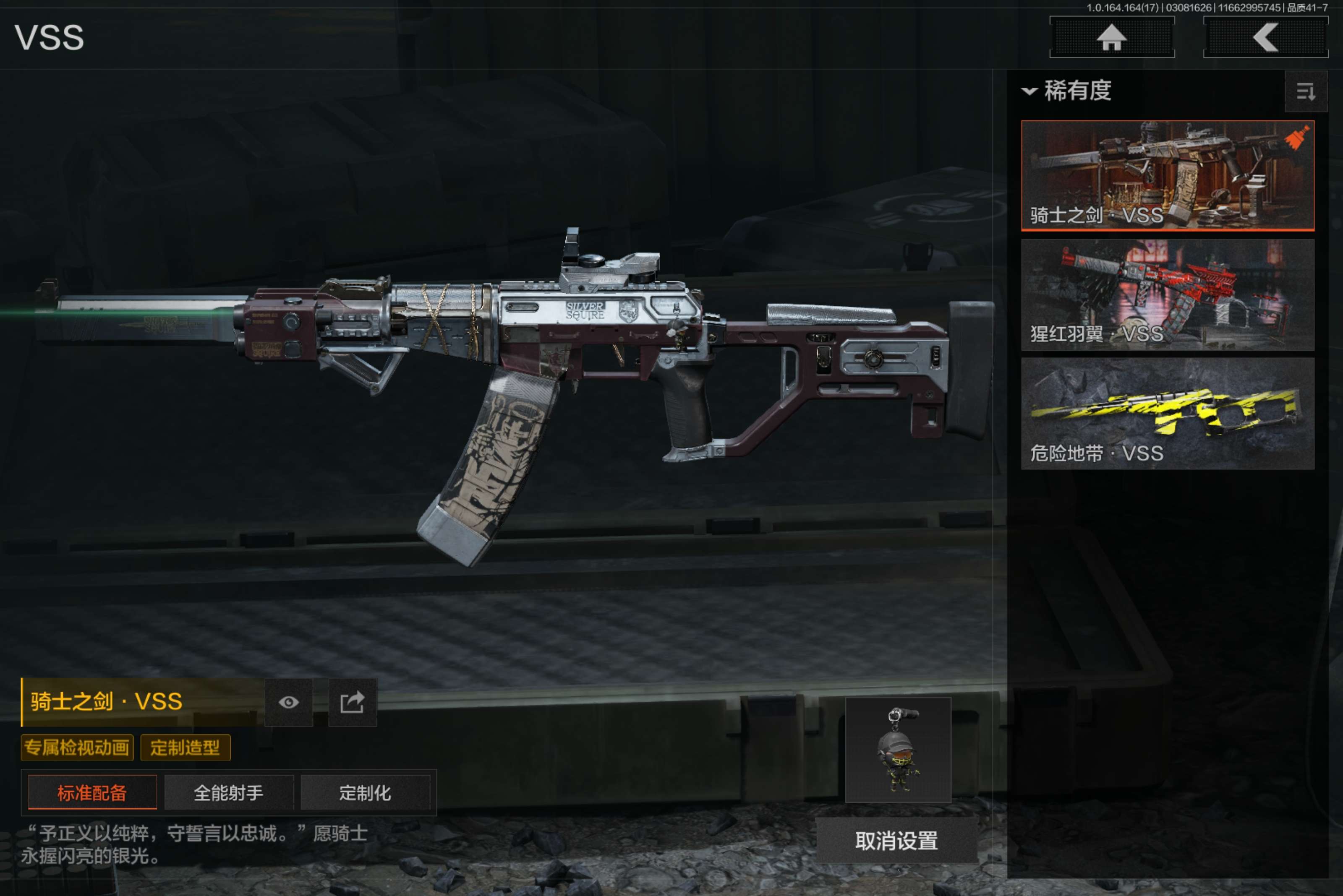Open the 稀有度 sort dropdown

click(x=1067, y=91)
